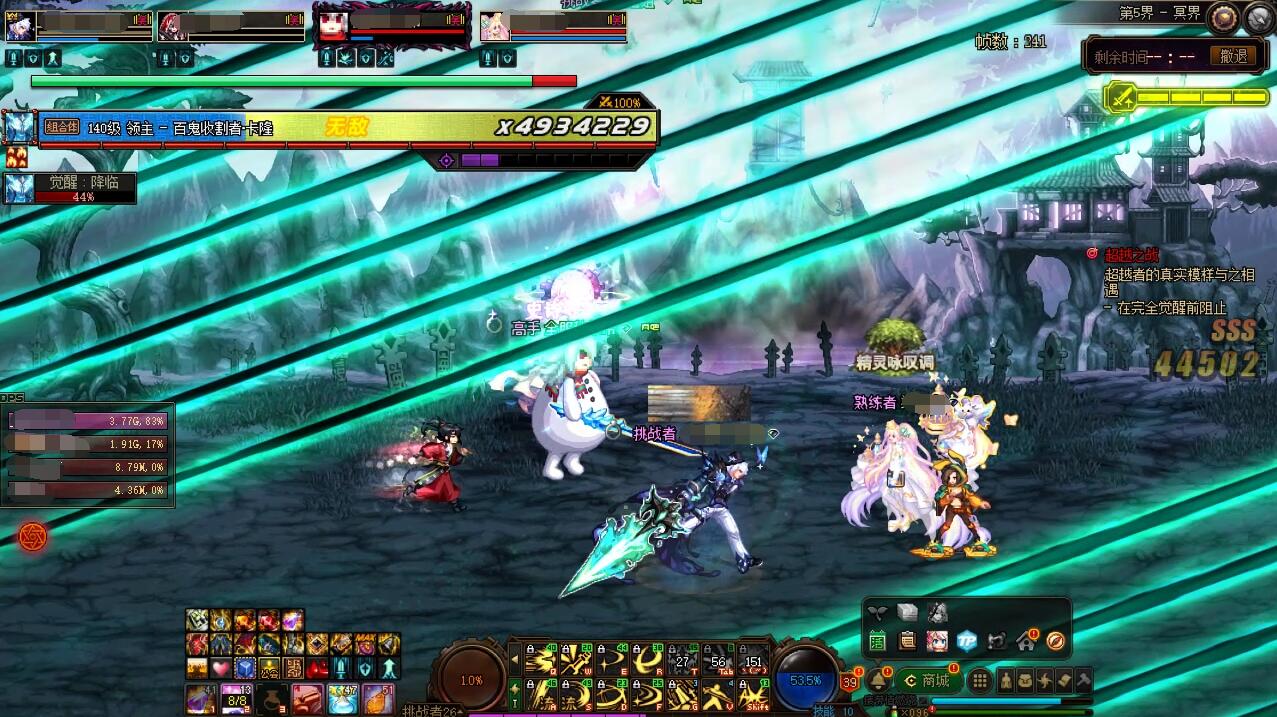Click the gold gear emblem at top right

(1221, 17)
